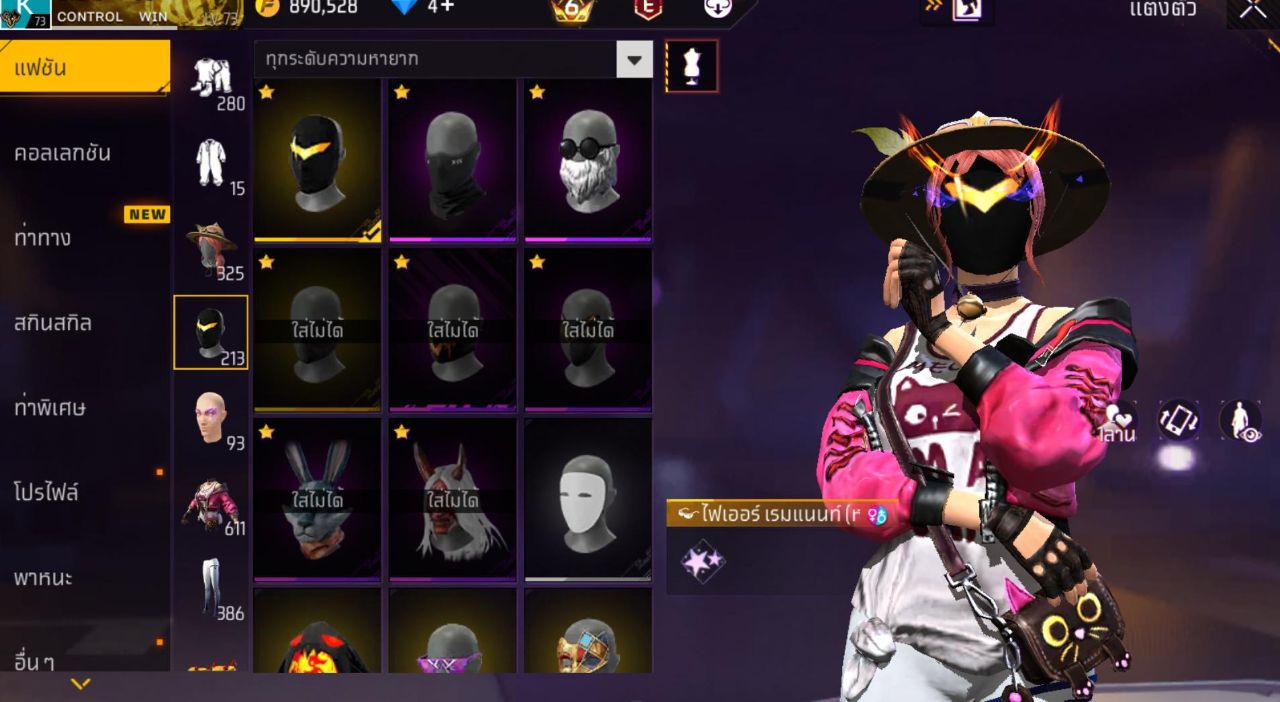The height and width of the screenshot is (702, 1280).
Task: Open the คอลเลกชัน menu entry
Action: (x=63, y=154)
